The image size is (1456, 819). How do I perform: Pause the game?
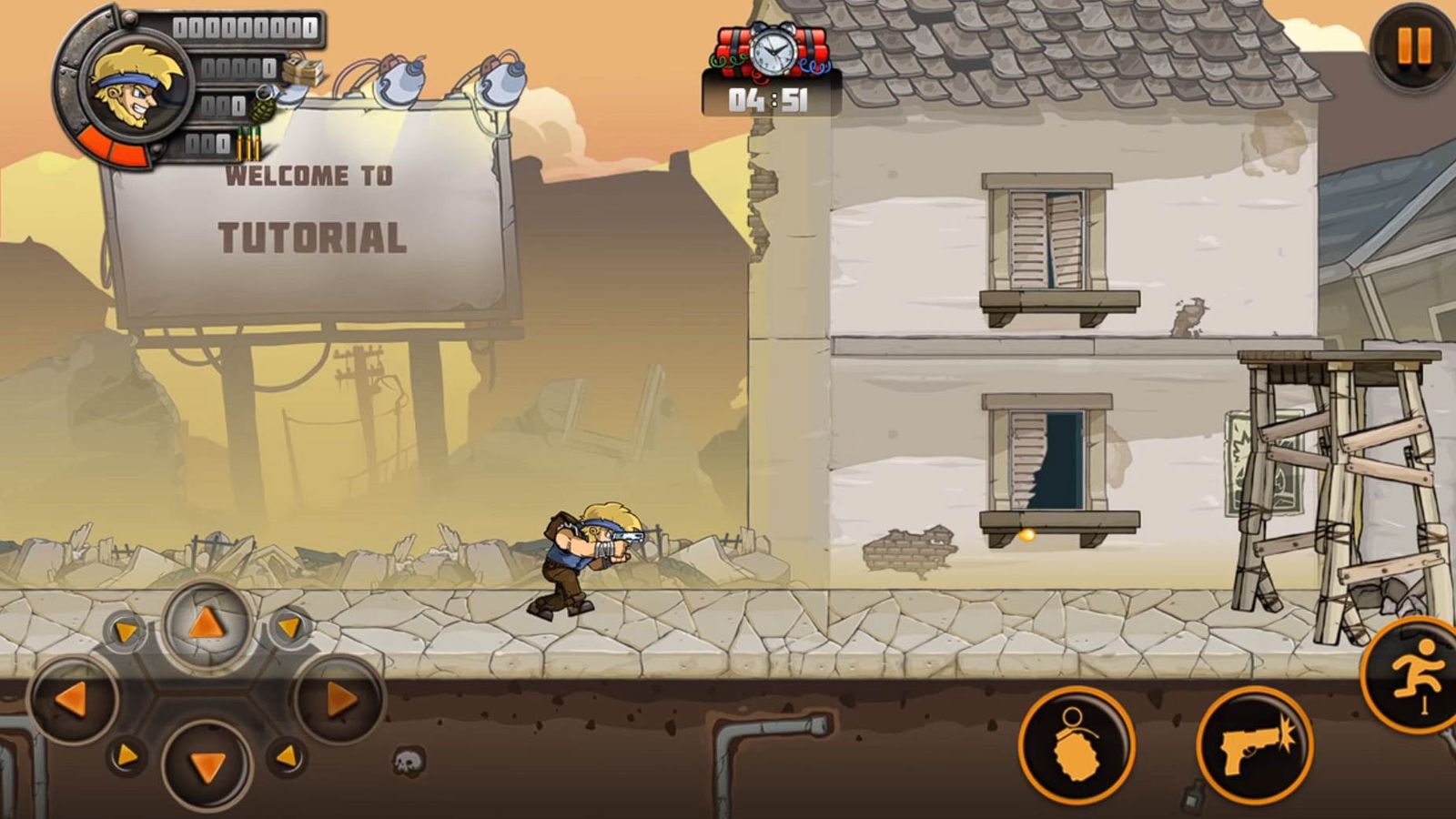(1413, 46)
